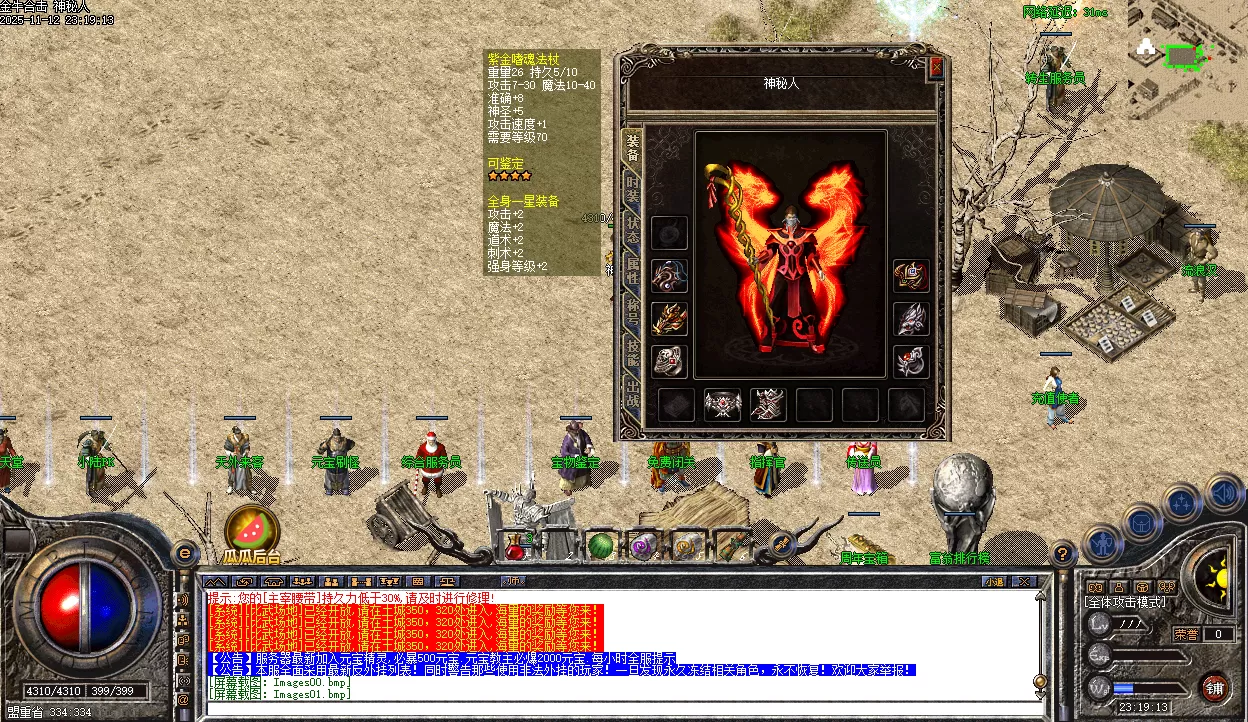
Task: Click the 全体攻击模式 attack mode label
Action: pyautogui.click(x=1126, y=603)
